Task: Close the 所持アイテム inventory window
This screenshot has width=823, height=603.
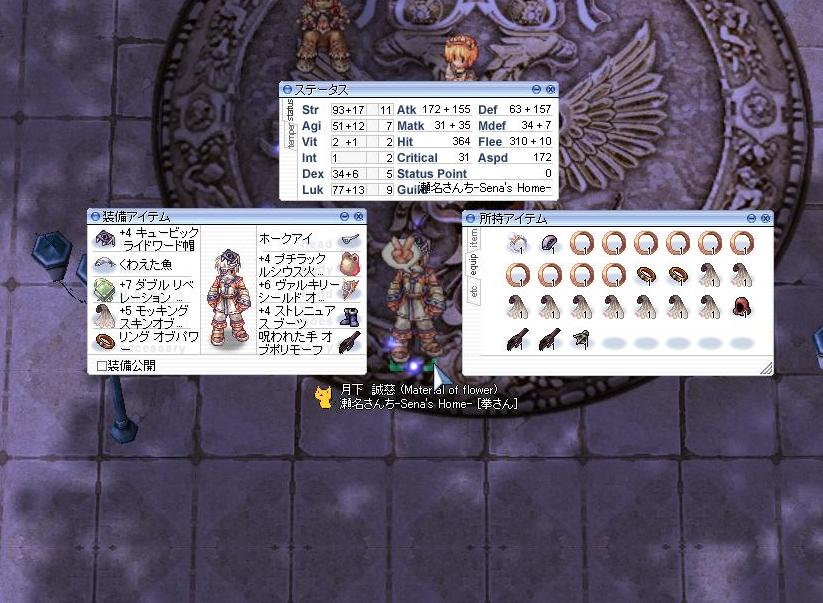Action: coord(766,218)
